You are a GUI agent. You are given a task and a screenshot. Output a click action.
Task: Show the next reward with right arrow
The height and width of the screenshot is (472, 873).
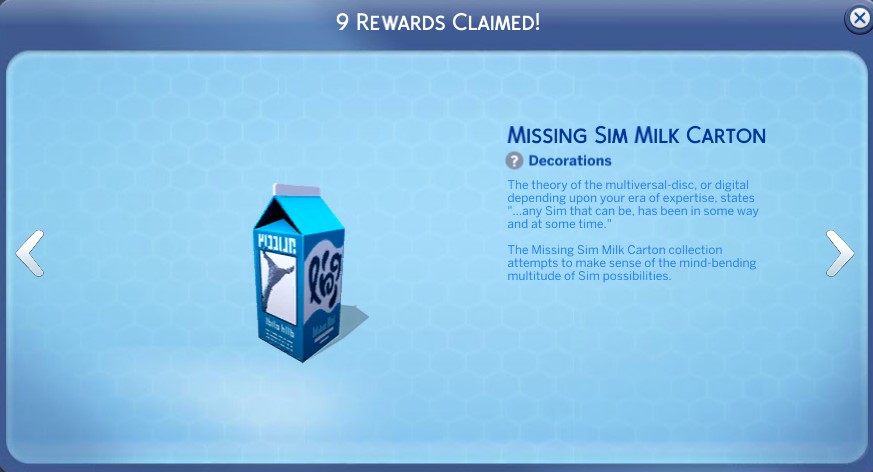pos(839,253)
